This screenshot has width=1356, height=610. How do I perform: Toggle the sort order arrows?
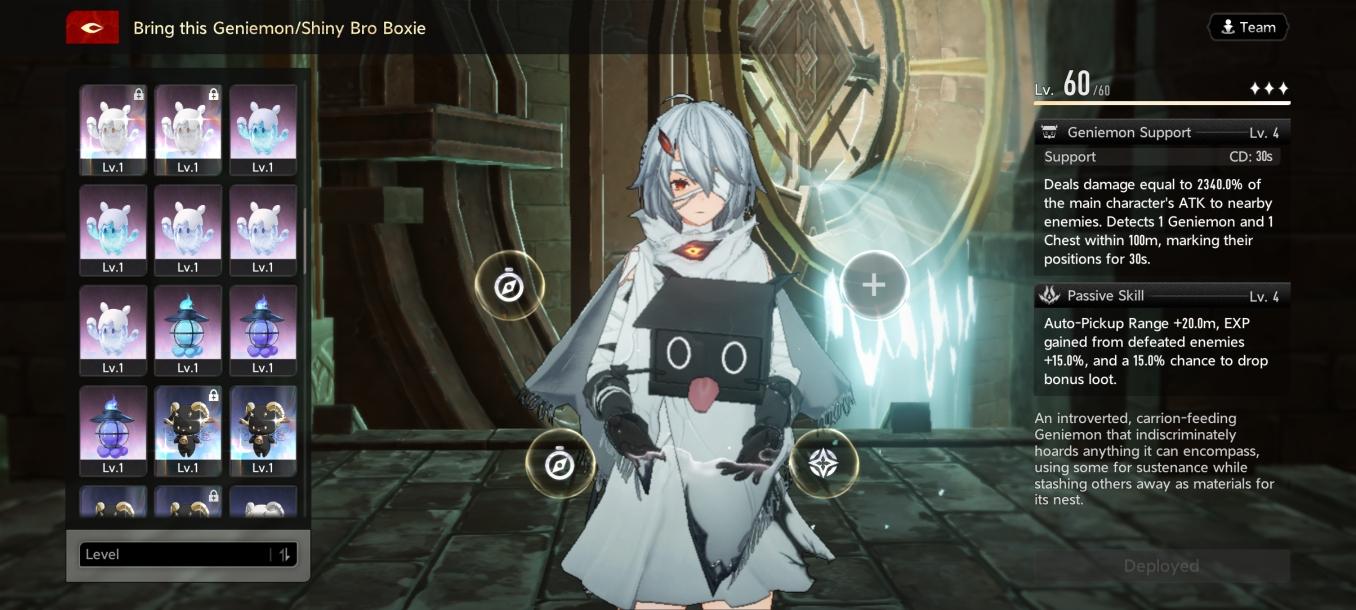click(x=285, y=555)
